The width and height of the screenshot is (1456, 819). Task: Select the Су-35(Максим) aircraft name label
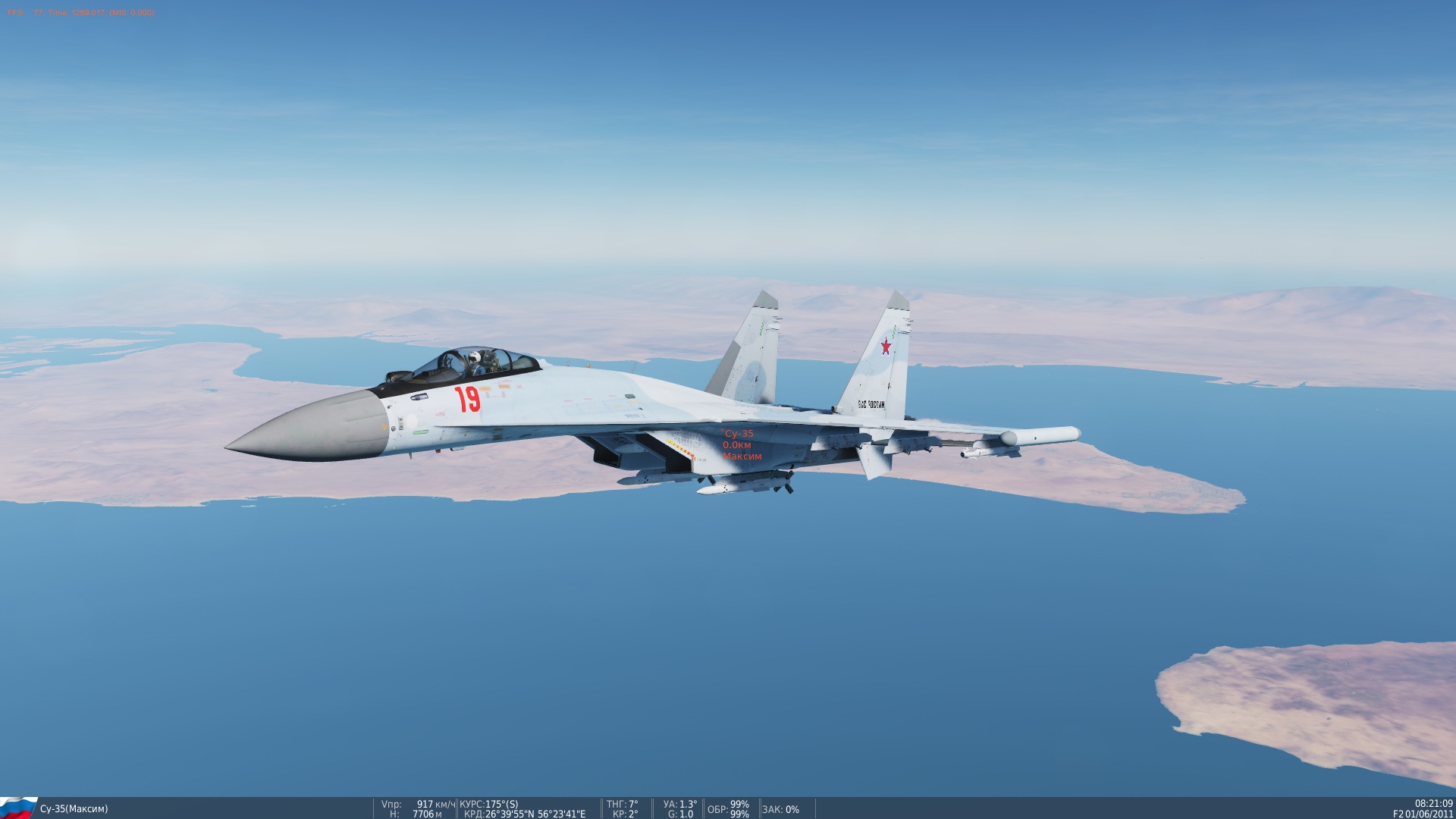pos(76,809)
